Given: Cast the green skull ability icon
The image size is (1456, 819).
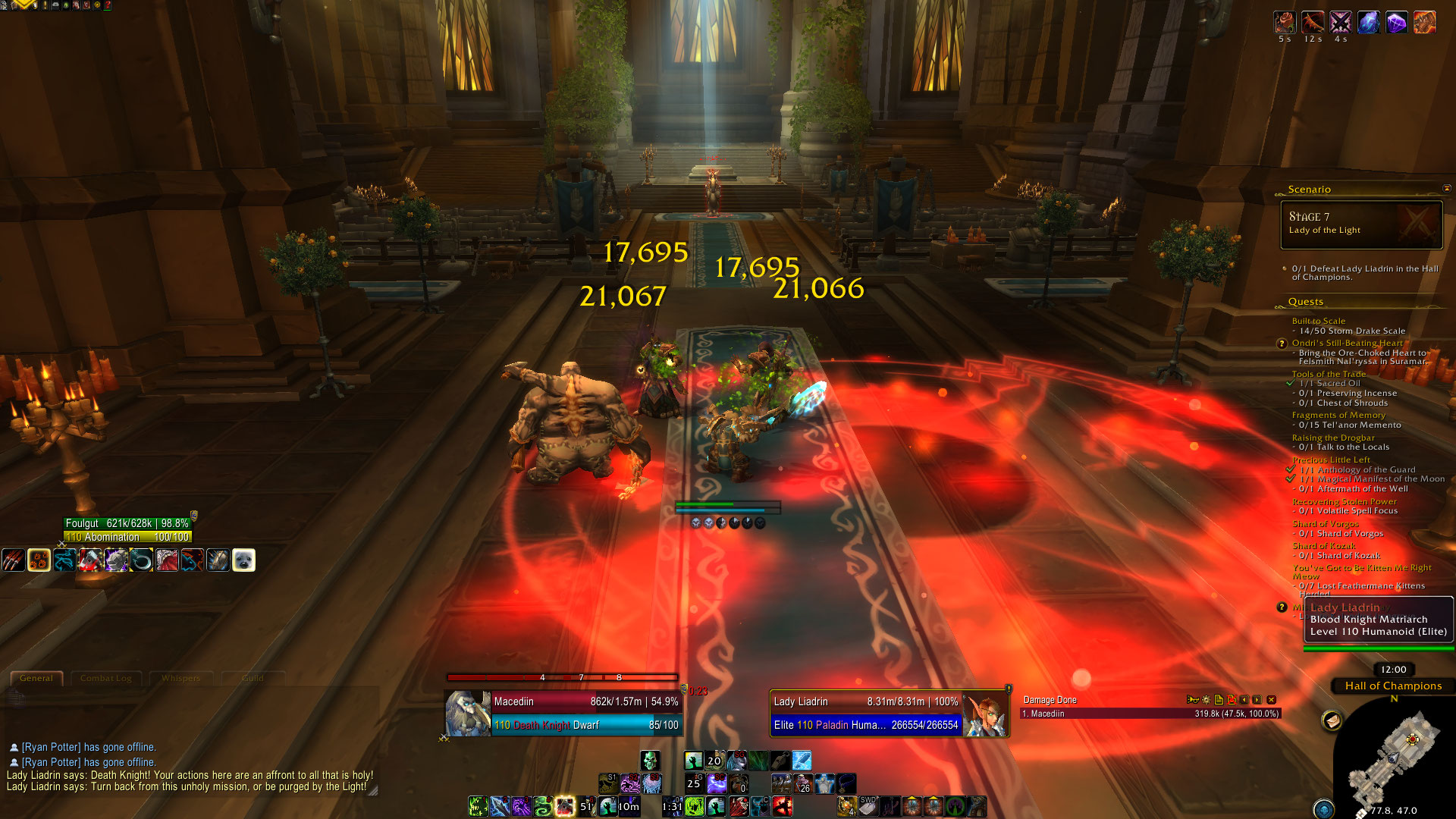Looking at the screenshot, I should [x=650, y=761].
